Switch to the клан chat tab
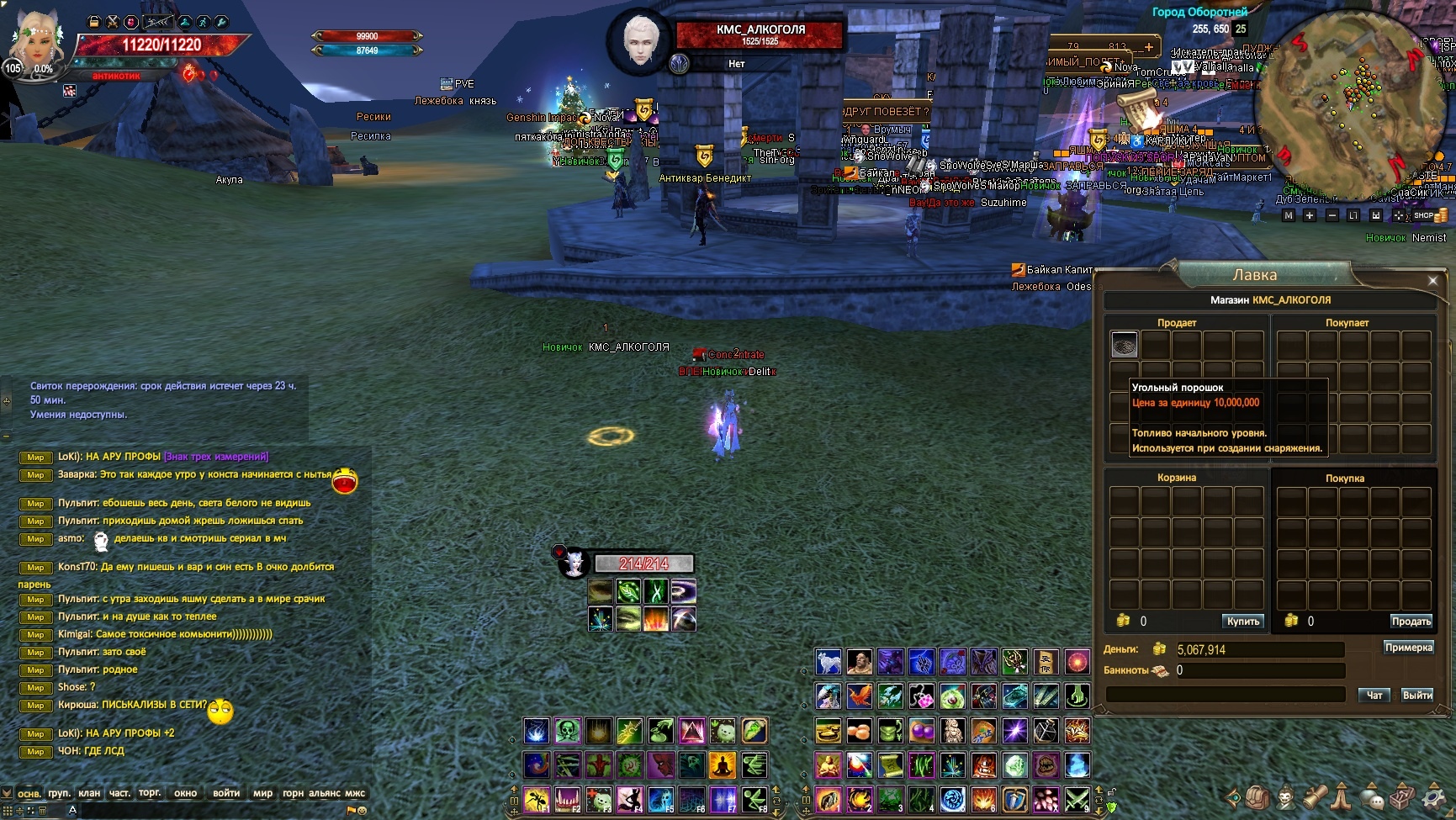The height and width of the screenshot is (820, 1456). point(89,793)
